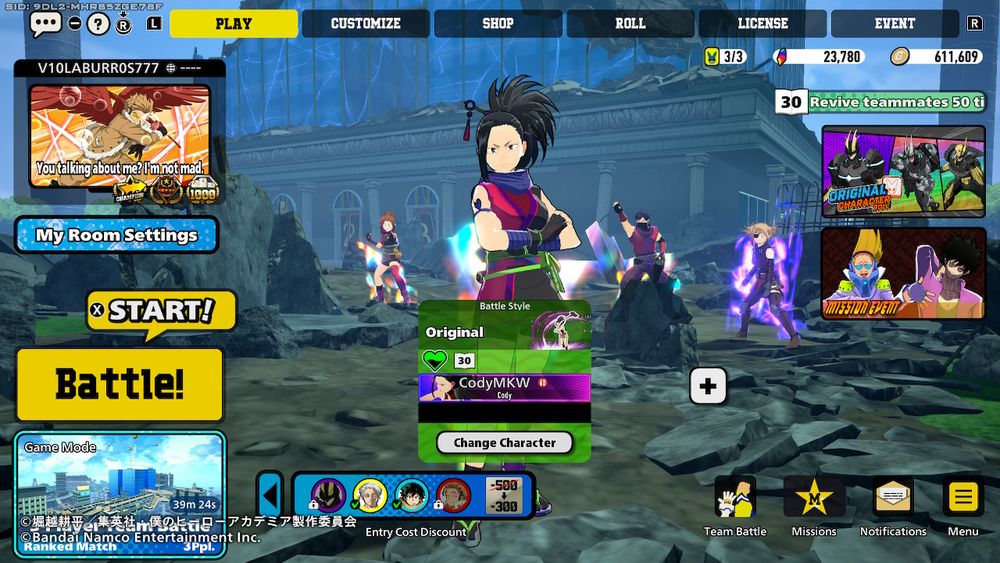This screenshot has width=1000, height=563.
Task: Open the Game Mode selection panel
Action: [120, 492]
